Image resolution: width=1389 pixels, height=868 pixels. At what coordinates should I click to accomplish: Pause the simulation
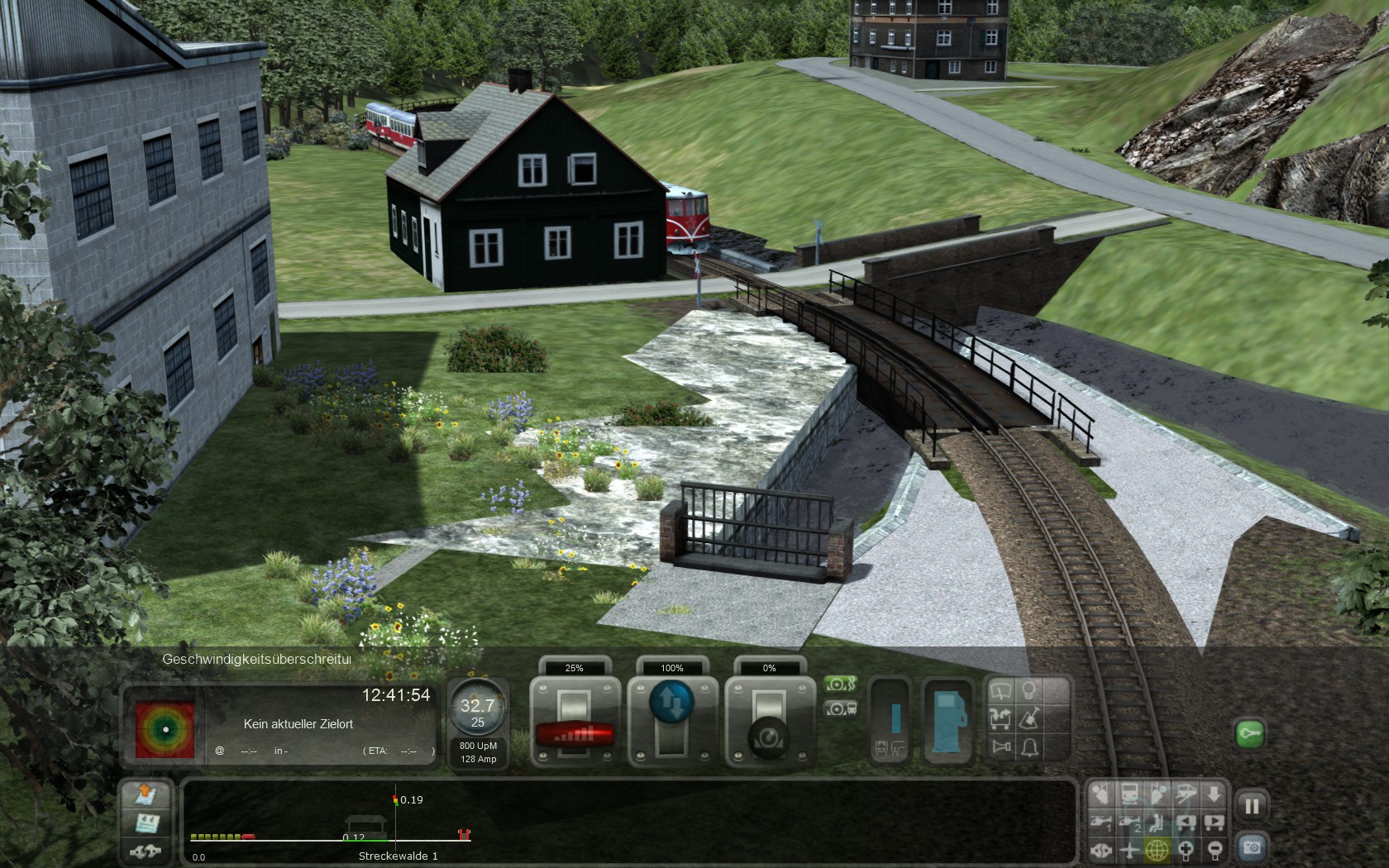[x=1252, y=806]
